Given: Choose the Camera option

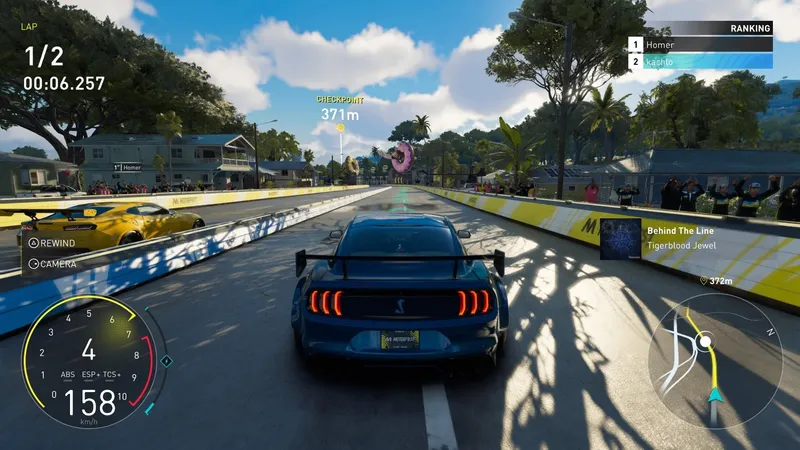Looking at the screenshot, I should pyautogui.click(x=52, y=264).
